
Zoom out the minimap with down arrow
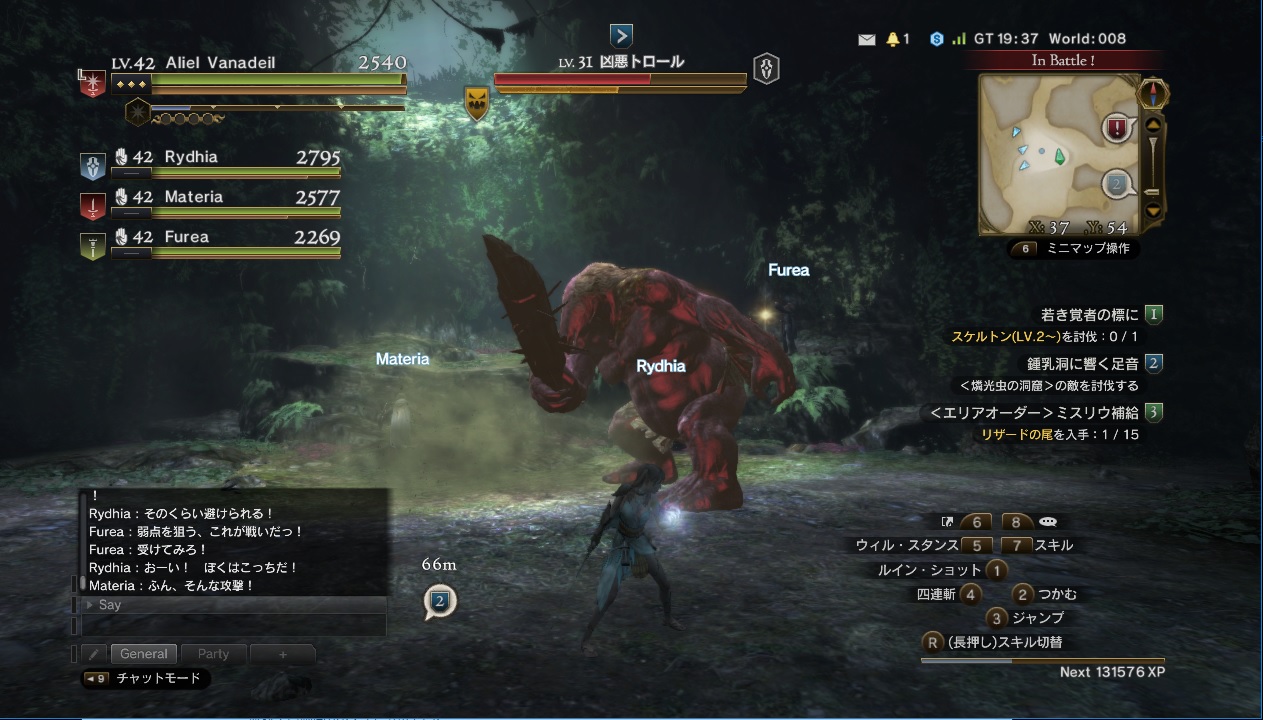[x=1153, y=211]
